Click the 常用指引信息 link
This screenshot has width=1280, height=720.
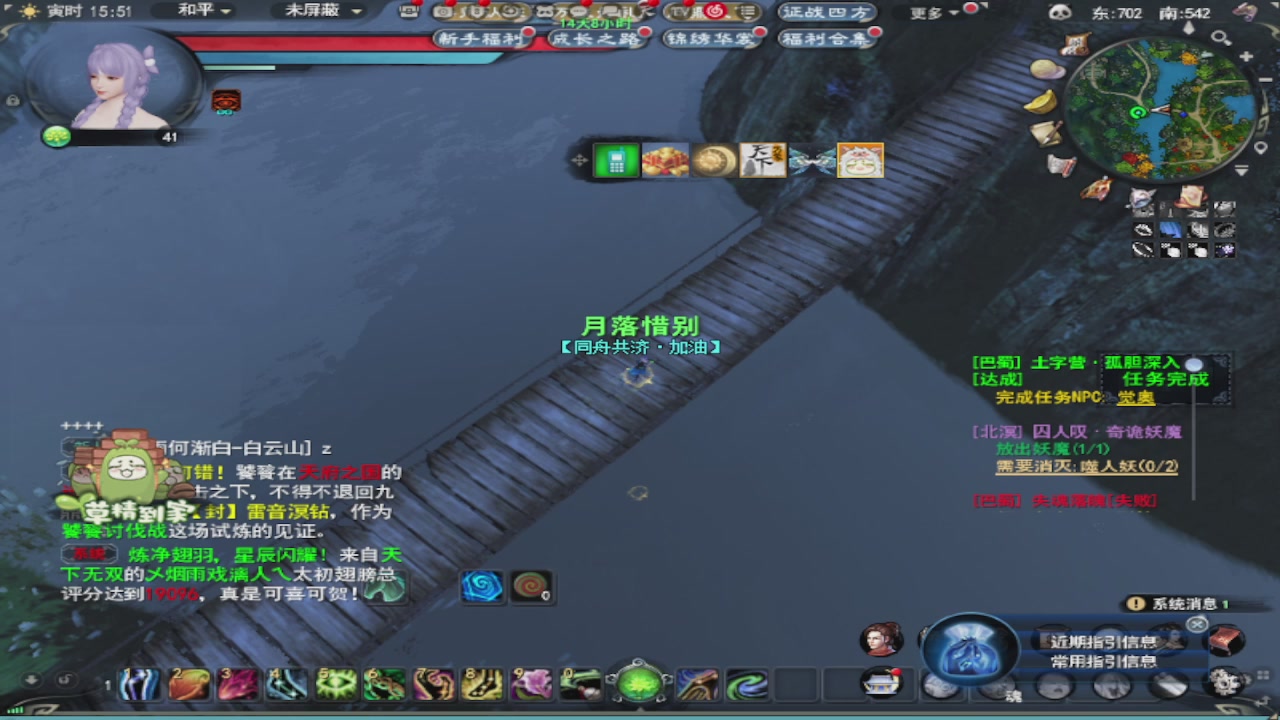[x=1106, y=661]
